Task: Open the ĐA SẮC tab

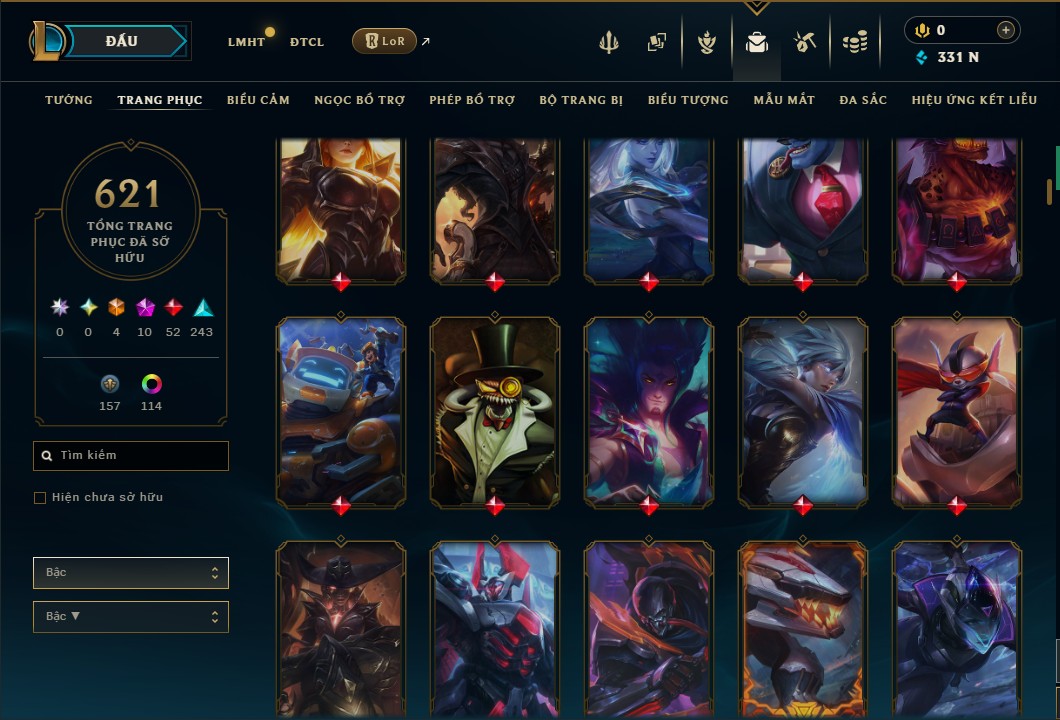Action: [863, 100]
